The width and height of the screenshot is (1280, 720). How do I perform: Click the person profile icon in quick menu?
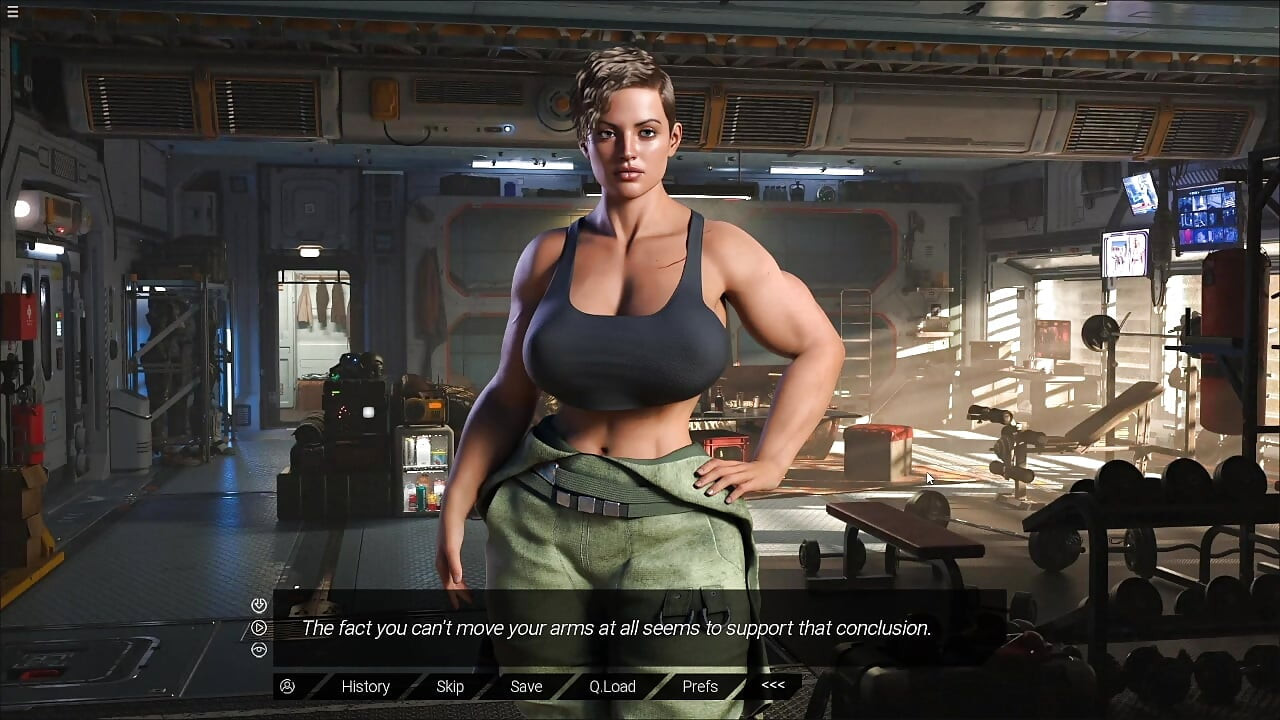288,686
